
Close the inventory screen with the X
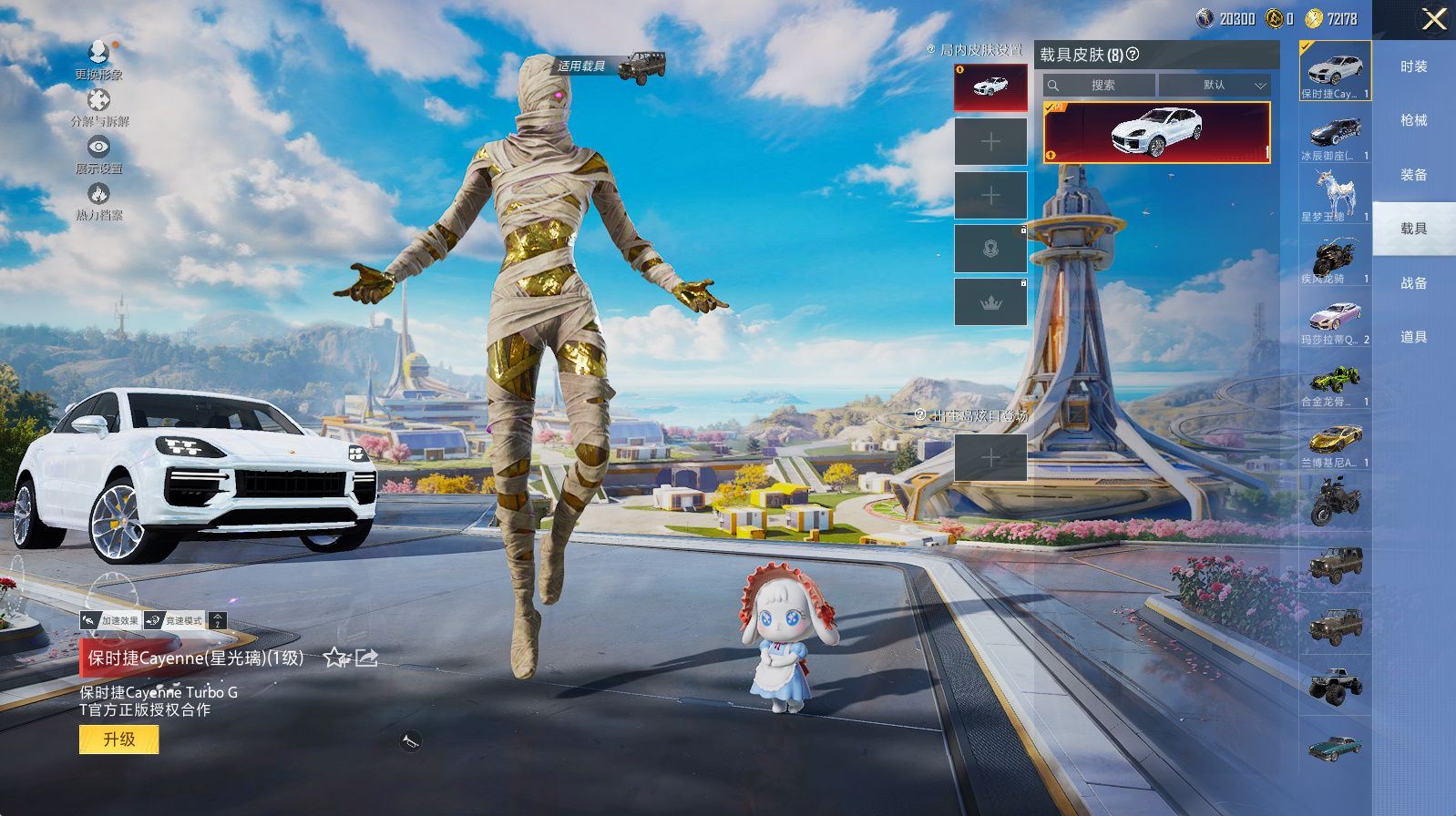pyautogui.click(x=1433, y=19)
